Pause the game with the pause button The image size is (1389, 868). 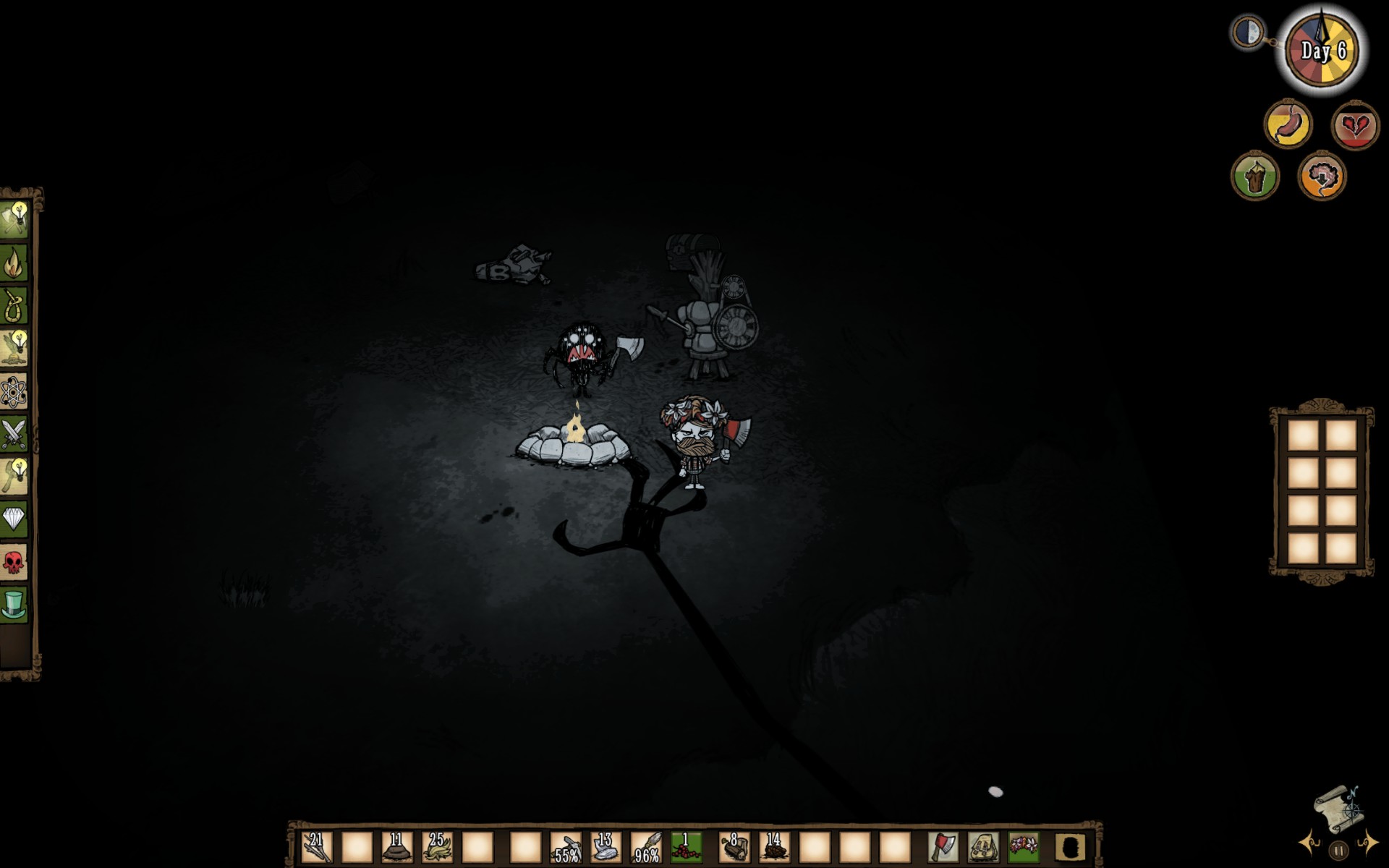1338,851
